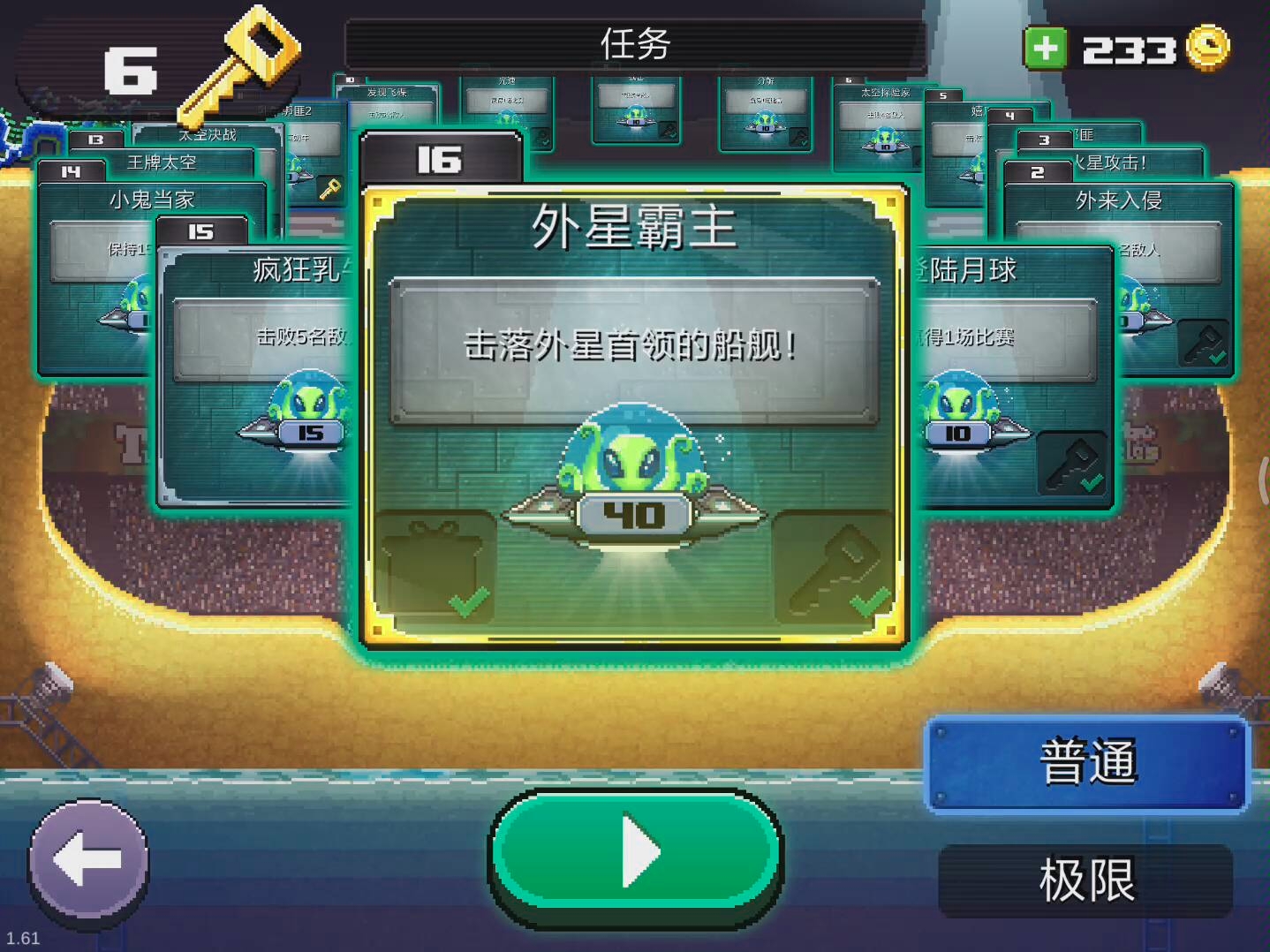The image size is (1270, 952).
Task: Open mission card 14 小鬼当家
Action: coord(150,200)
